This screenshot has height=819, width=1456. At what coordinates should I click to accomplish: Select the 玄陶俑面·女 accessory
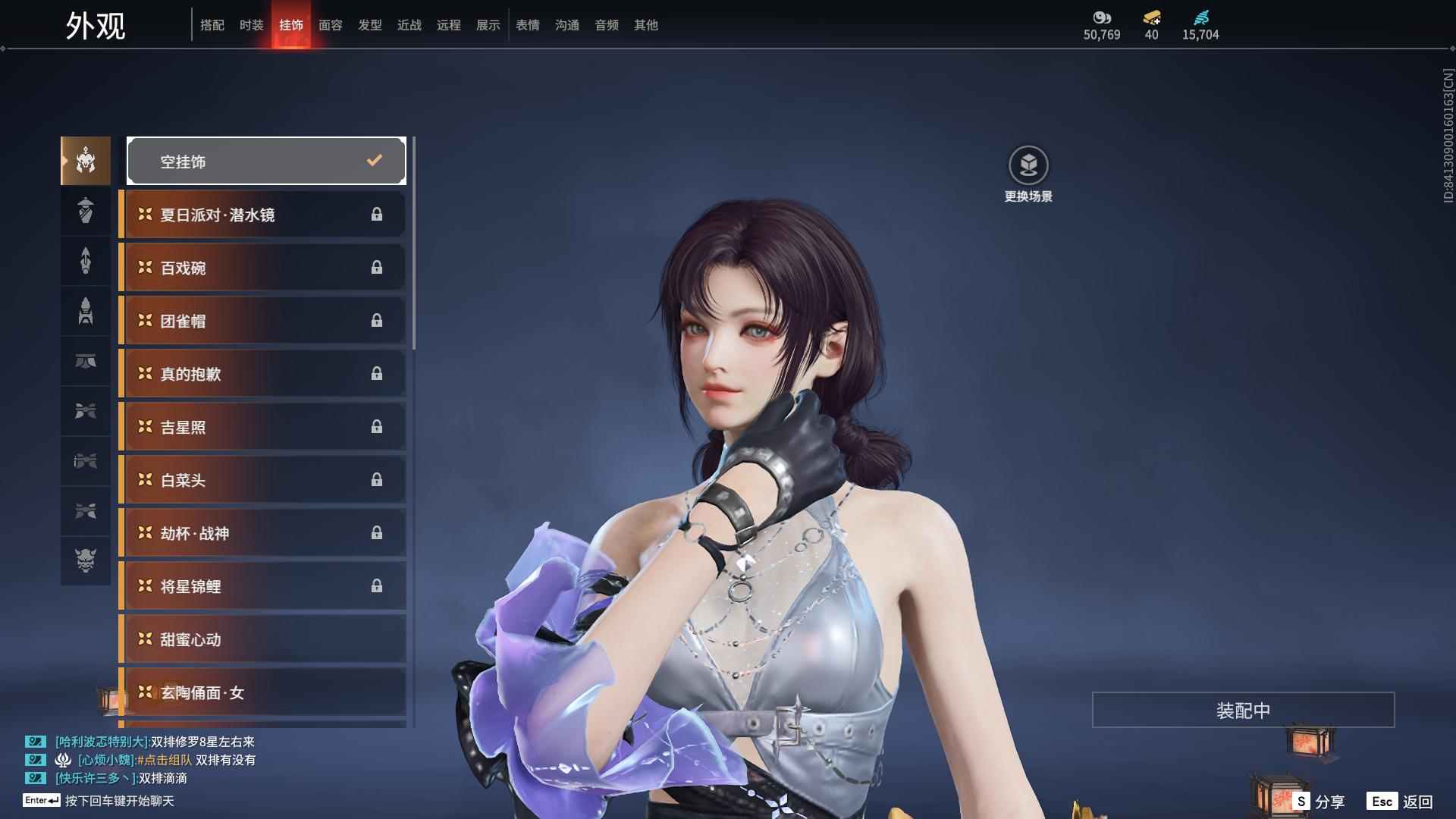(263, 692)
